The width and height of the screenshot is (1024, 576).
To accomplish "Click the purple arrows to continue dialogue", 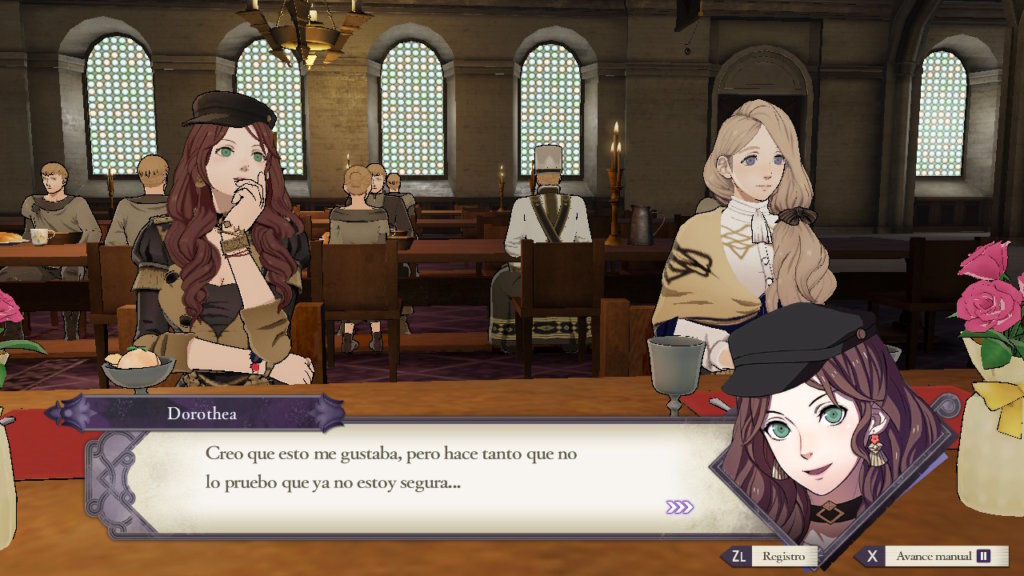I will 679,507.
